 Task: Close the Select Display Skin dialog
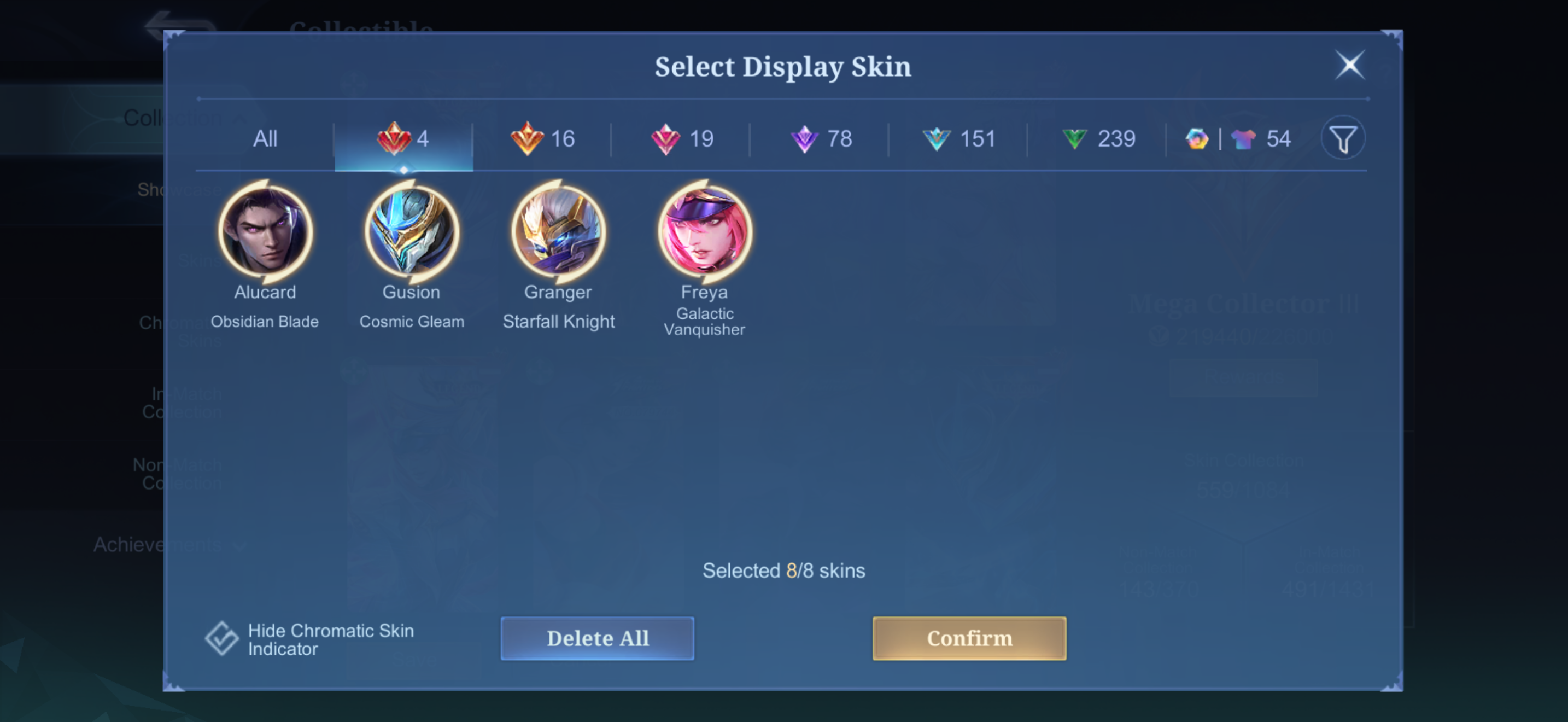pyautogui.click(x=1349, y=65)
